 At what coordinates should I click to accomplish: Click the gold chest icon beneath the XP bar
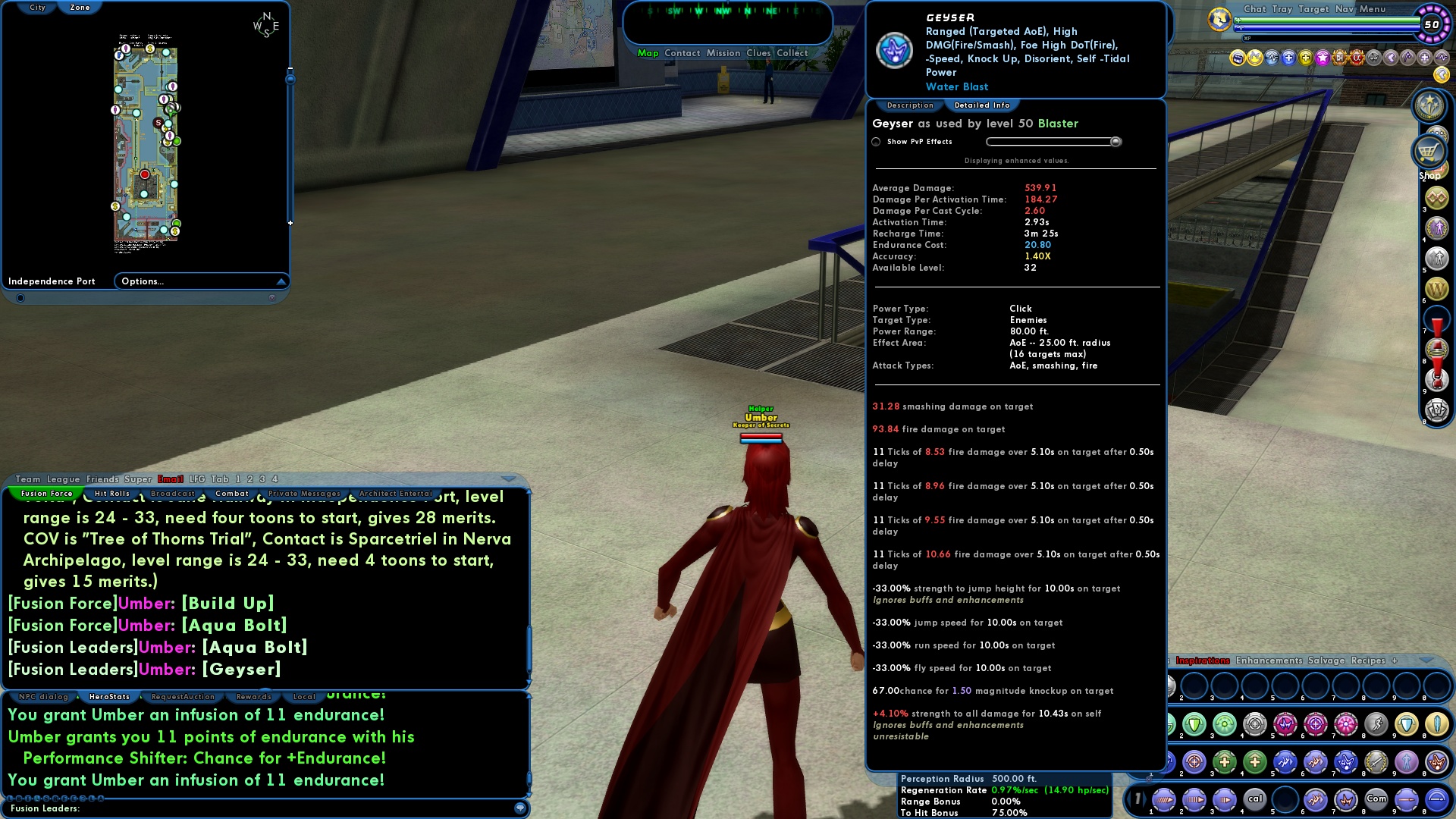[x=1238, y=58]
